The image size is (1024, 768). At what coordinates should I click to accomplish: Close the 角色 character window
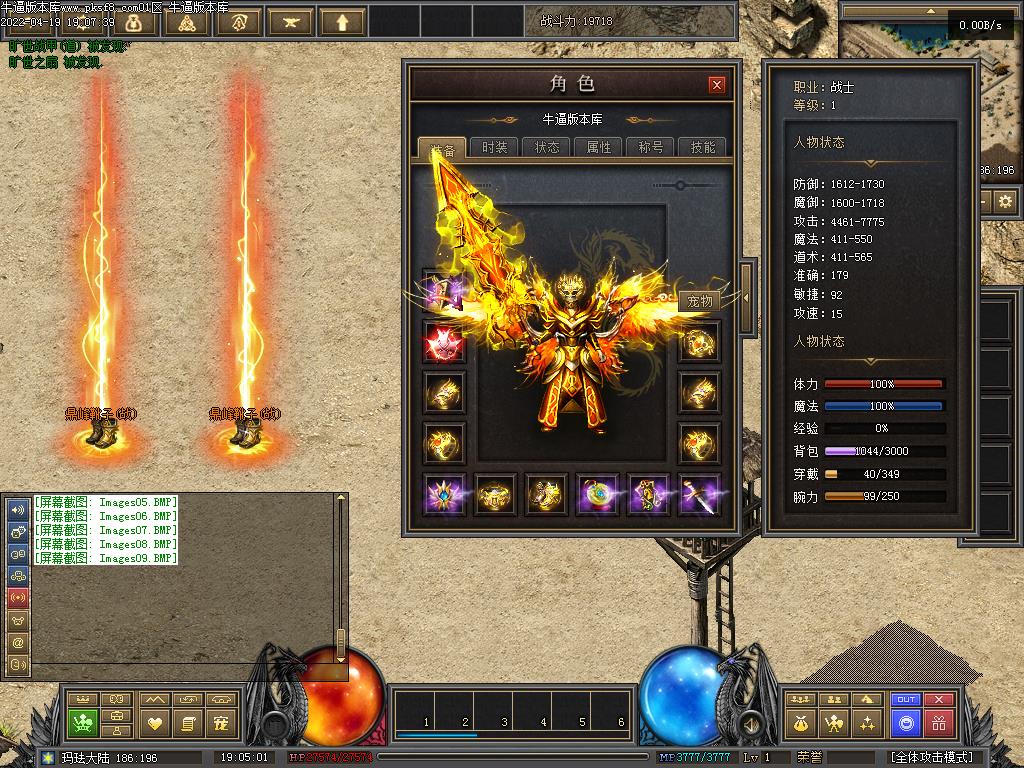716,85
